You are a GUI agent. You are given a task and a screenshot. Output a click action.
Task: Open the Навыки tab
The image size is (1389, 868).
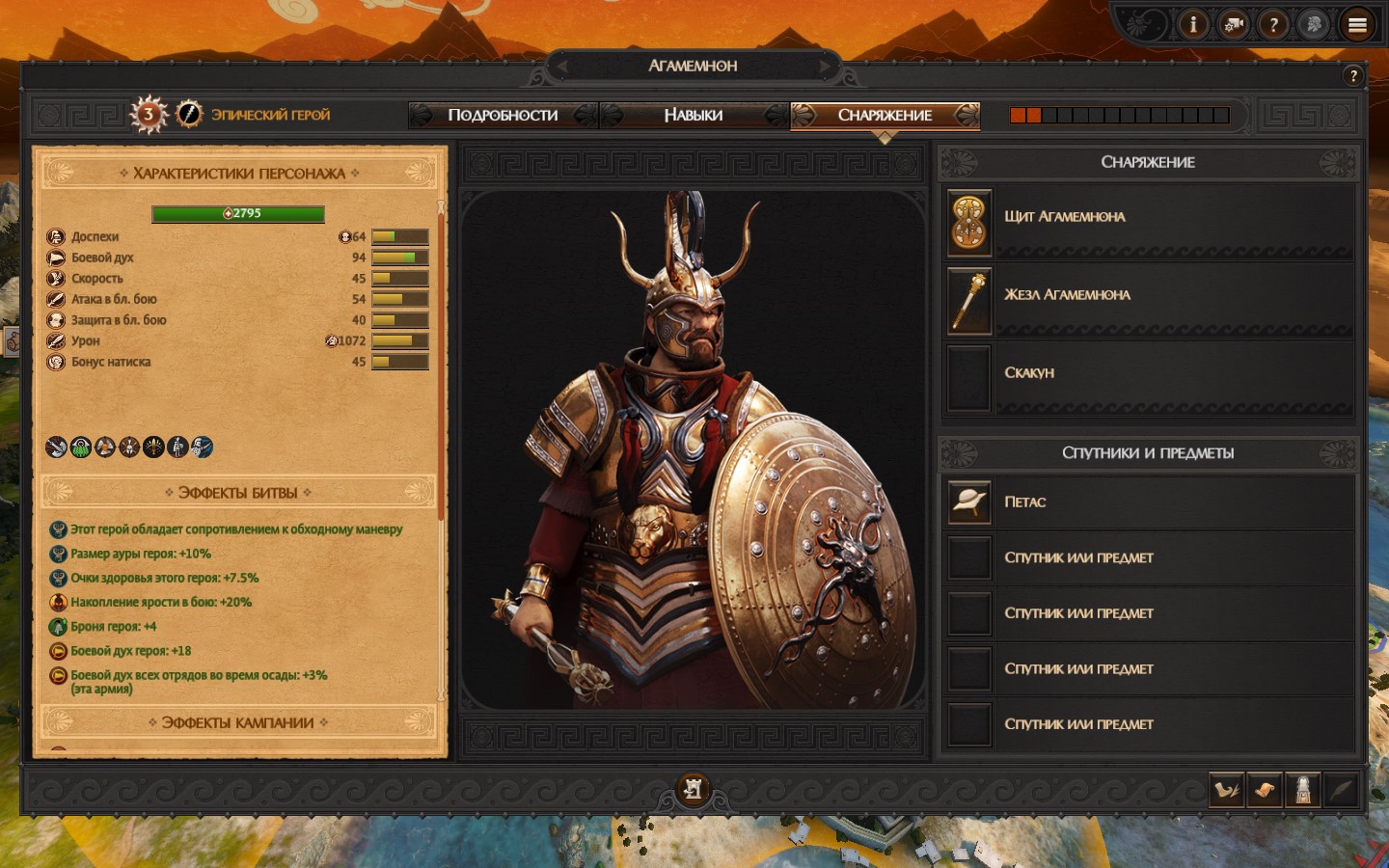pos(693,115)
